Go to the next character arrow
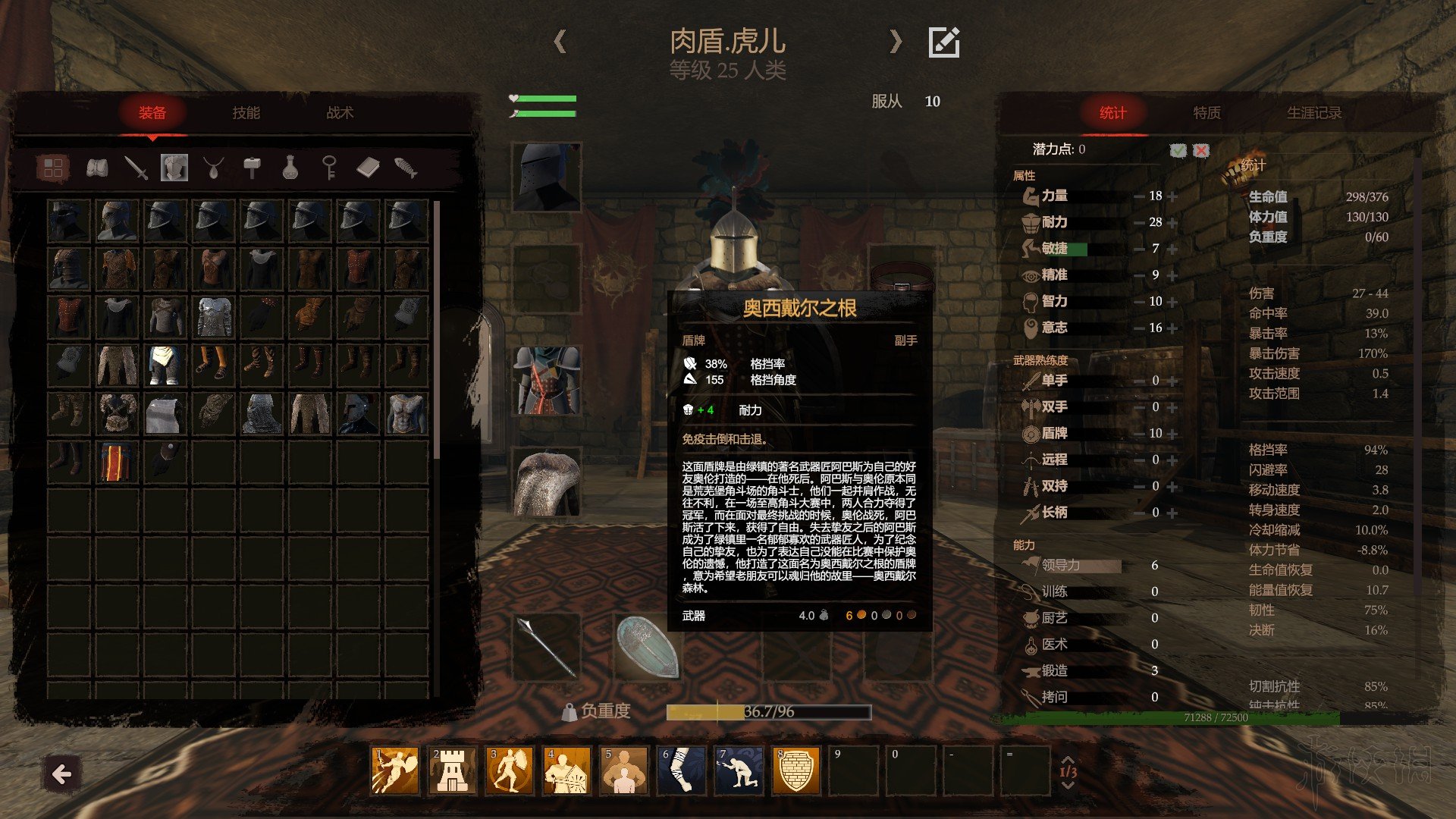 [896, 41]
